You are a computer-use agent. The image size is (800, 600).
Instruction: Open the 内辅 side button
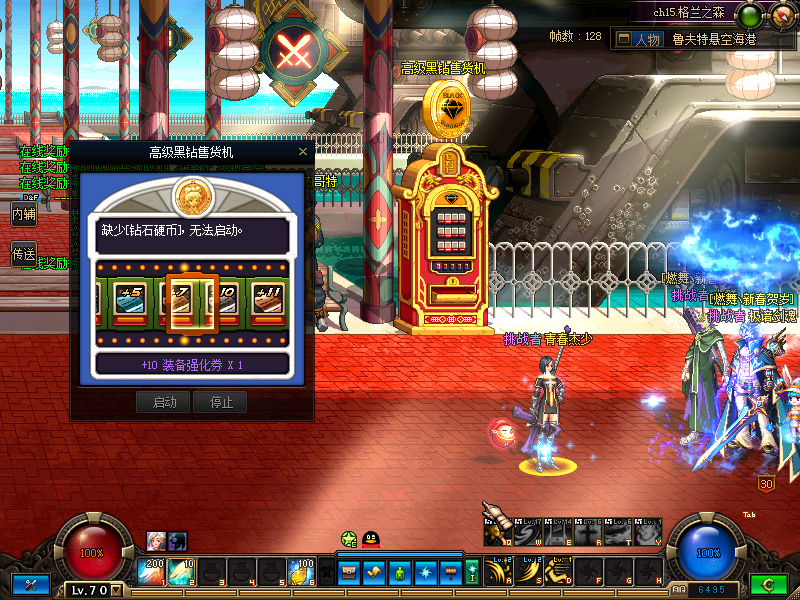pyautogui.click(x=23, y=214)
